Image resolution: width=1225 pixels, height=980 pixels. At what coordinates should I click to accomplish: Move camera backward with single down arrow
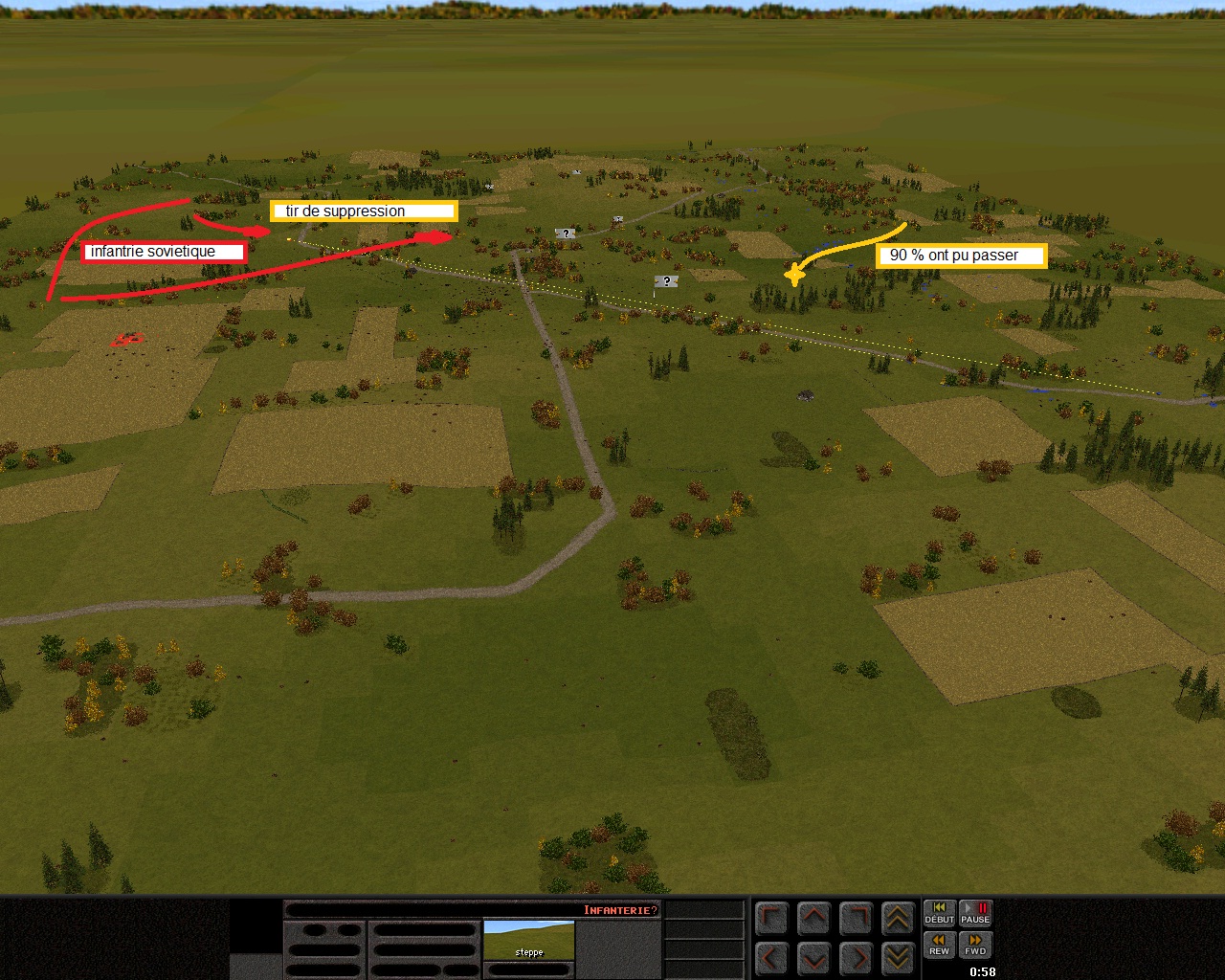[813, 957]
